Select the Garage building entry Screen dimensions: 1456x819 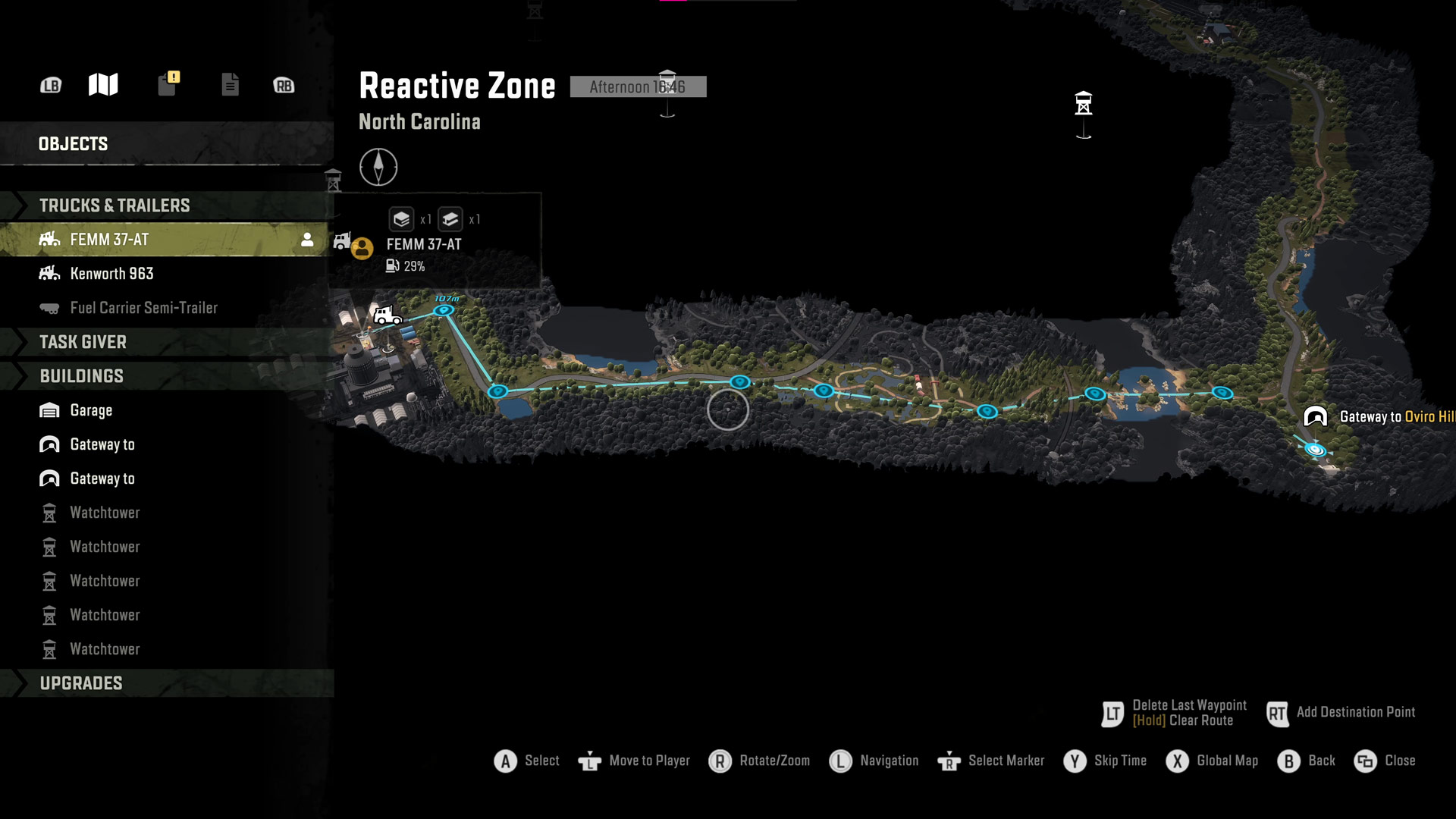click(91, 410)
